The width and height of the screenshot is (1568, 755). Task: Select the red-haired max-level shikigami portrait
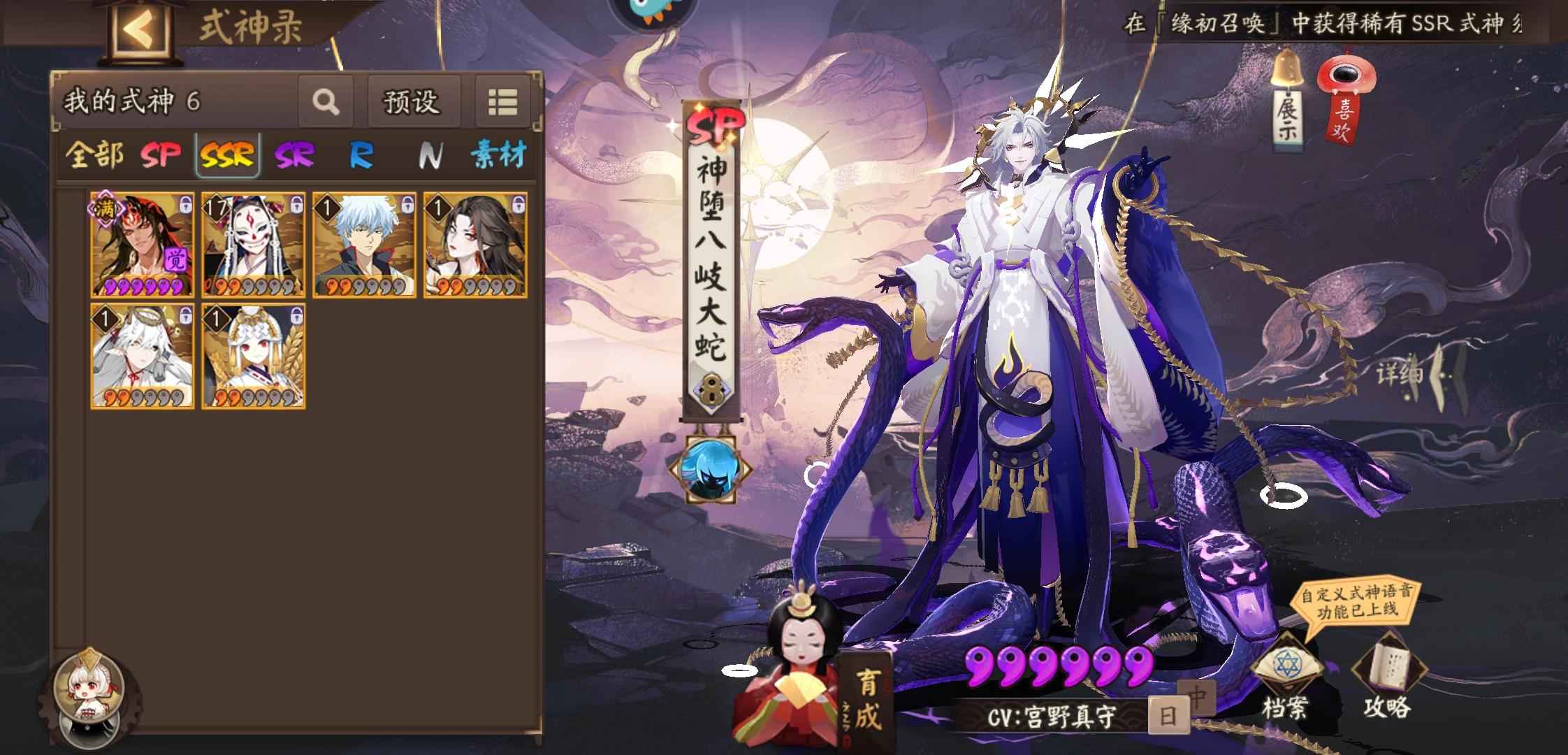click(143, 245)
